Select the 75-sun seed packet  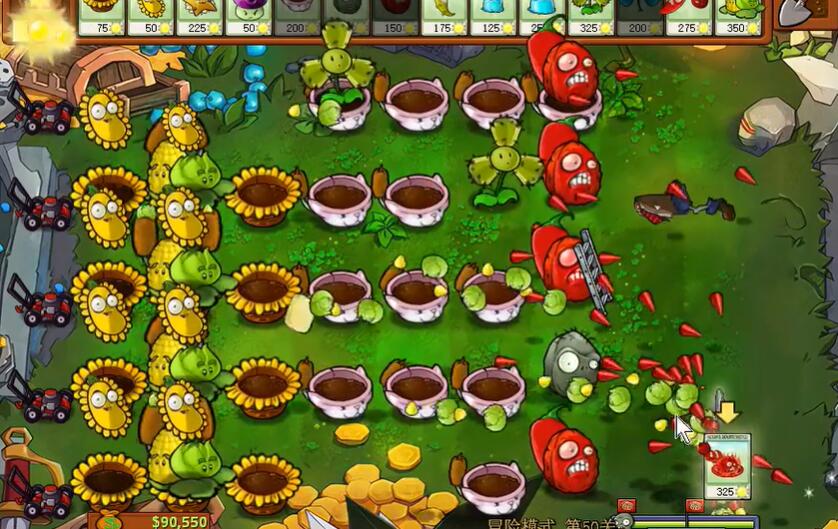[101, 16]
